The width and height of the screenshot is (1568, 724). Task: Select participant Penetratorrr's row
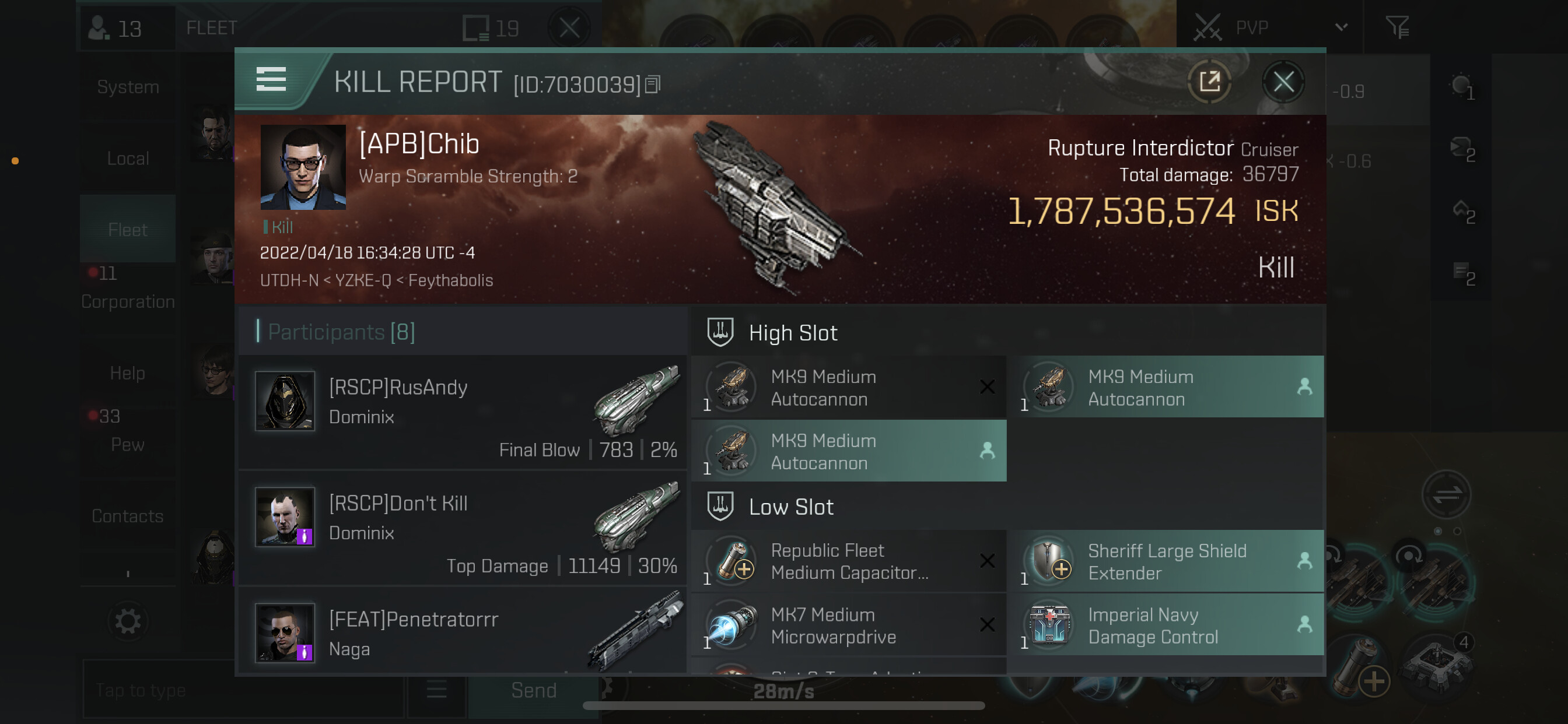(x=463, y=632)
